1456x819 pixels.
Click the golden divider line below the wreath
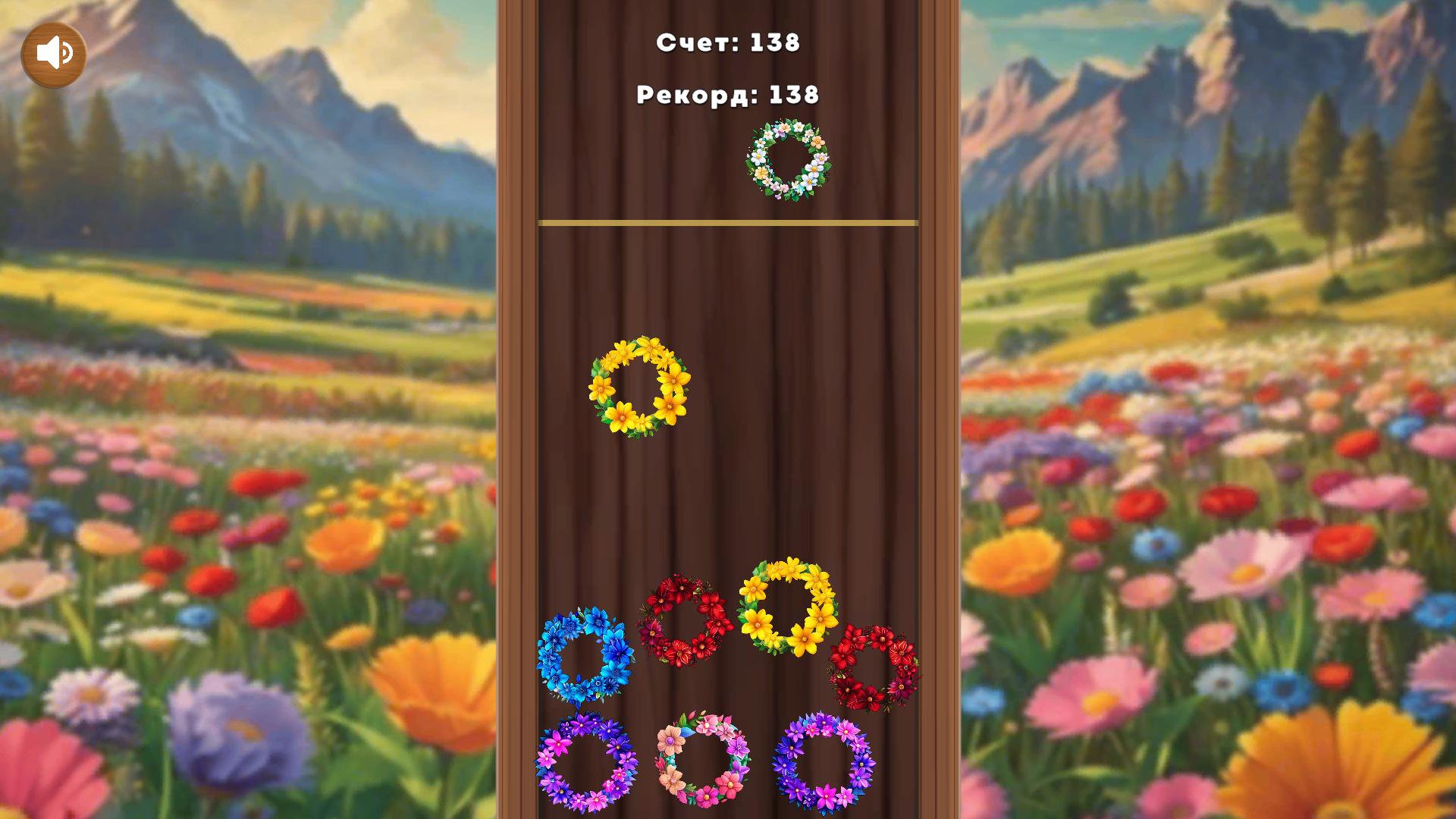[726, 222]
